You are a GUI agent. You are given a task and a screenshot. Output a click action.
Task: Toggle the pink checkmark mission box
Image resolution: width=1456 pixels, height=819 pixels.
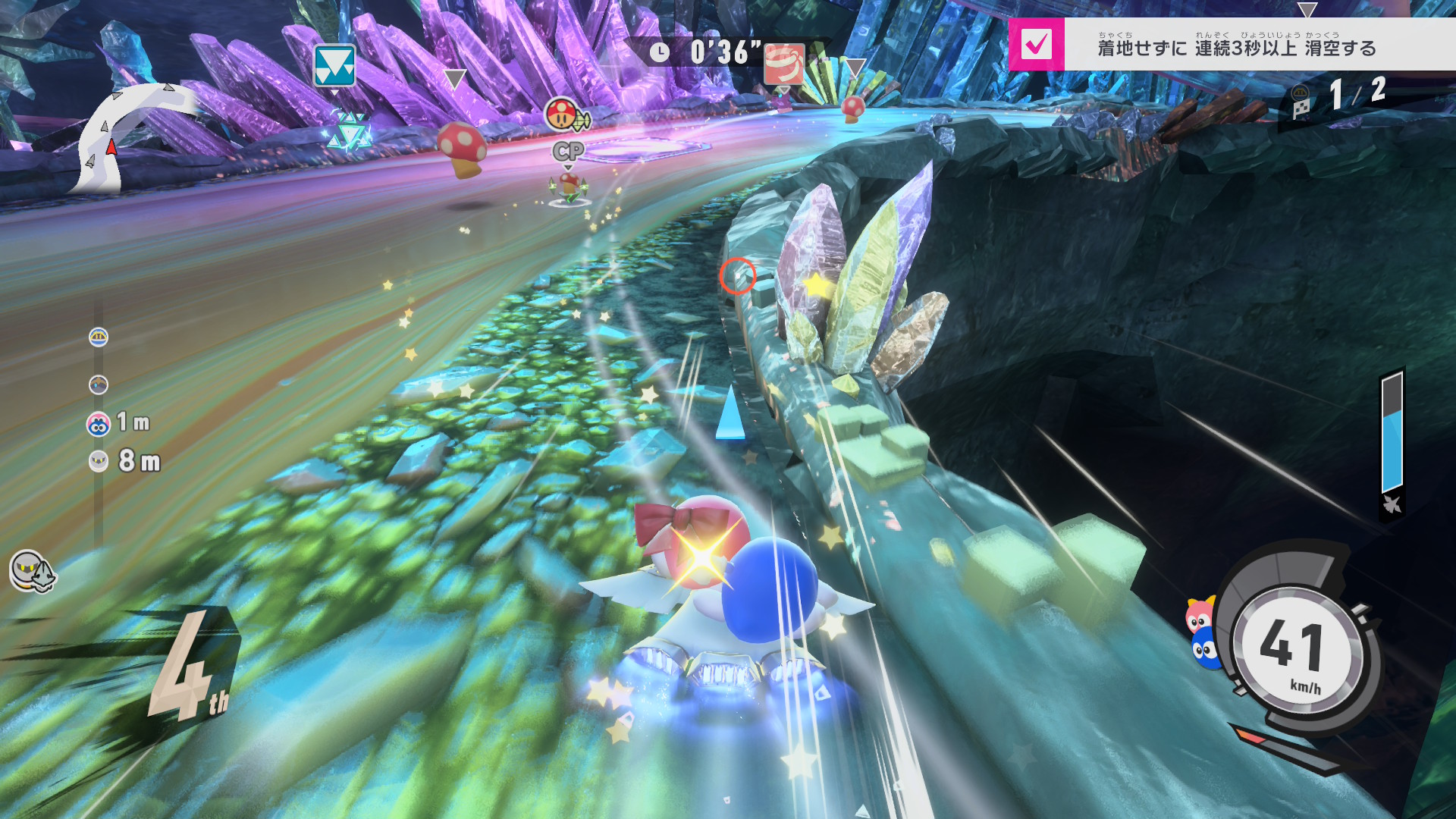(x=1036, y=45)
